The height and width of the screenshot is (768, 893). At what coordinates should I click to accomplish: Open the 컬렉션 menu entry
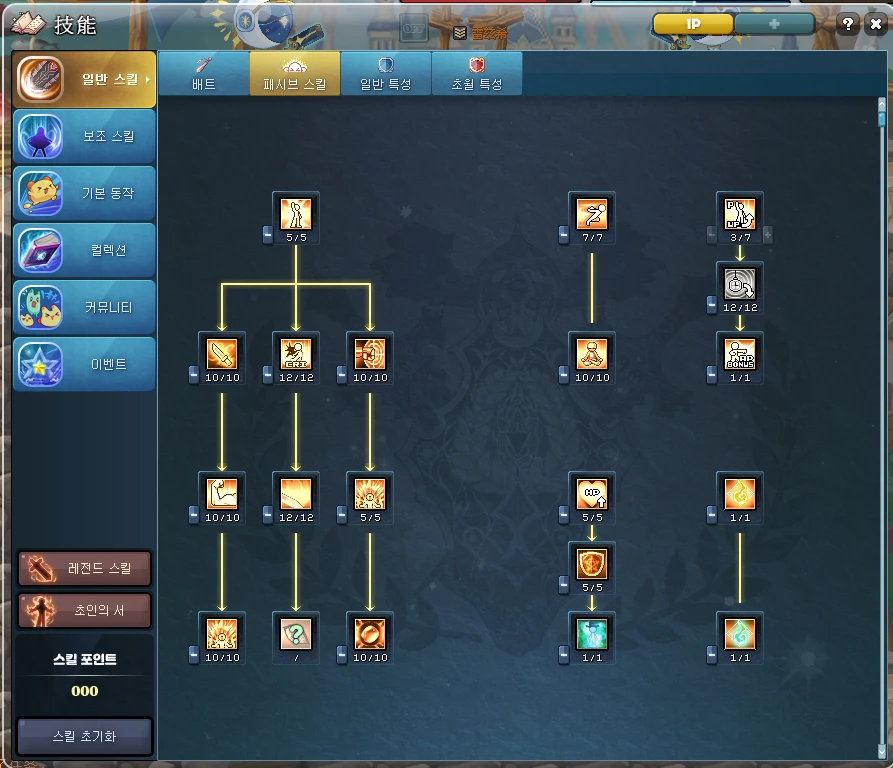point(85,251)
